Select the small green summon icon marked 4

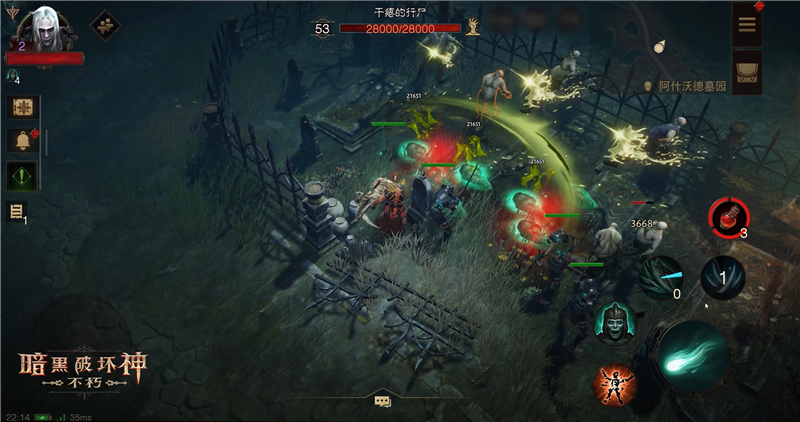coord(12,76)
